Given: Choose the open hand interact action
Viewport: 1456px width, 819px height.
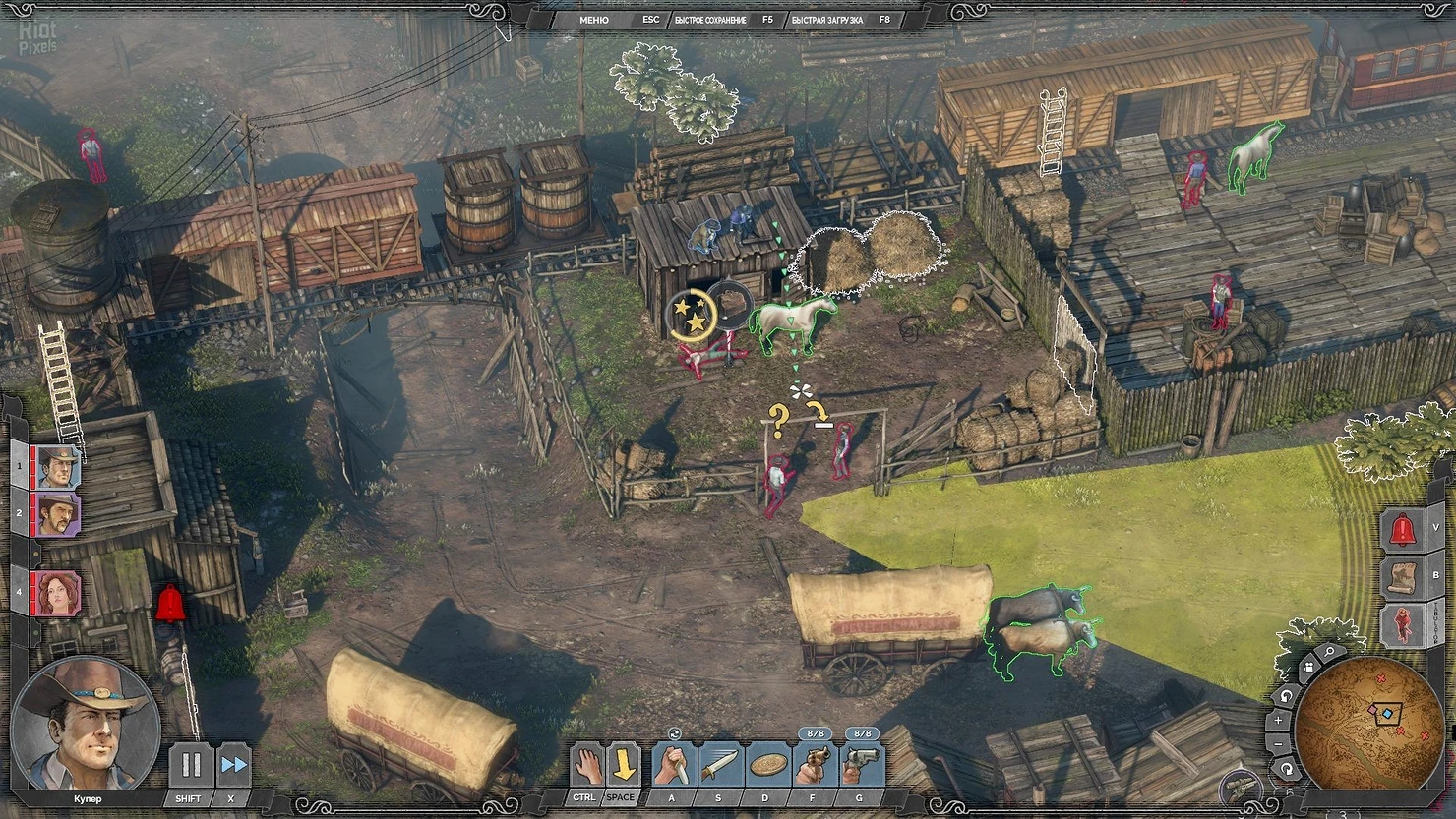Looking at the screenshot, I should coord(587,765).
